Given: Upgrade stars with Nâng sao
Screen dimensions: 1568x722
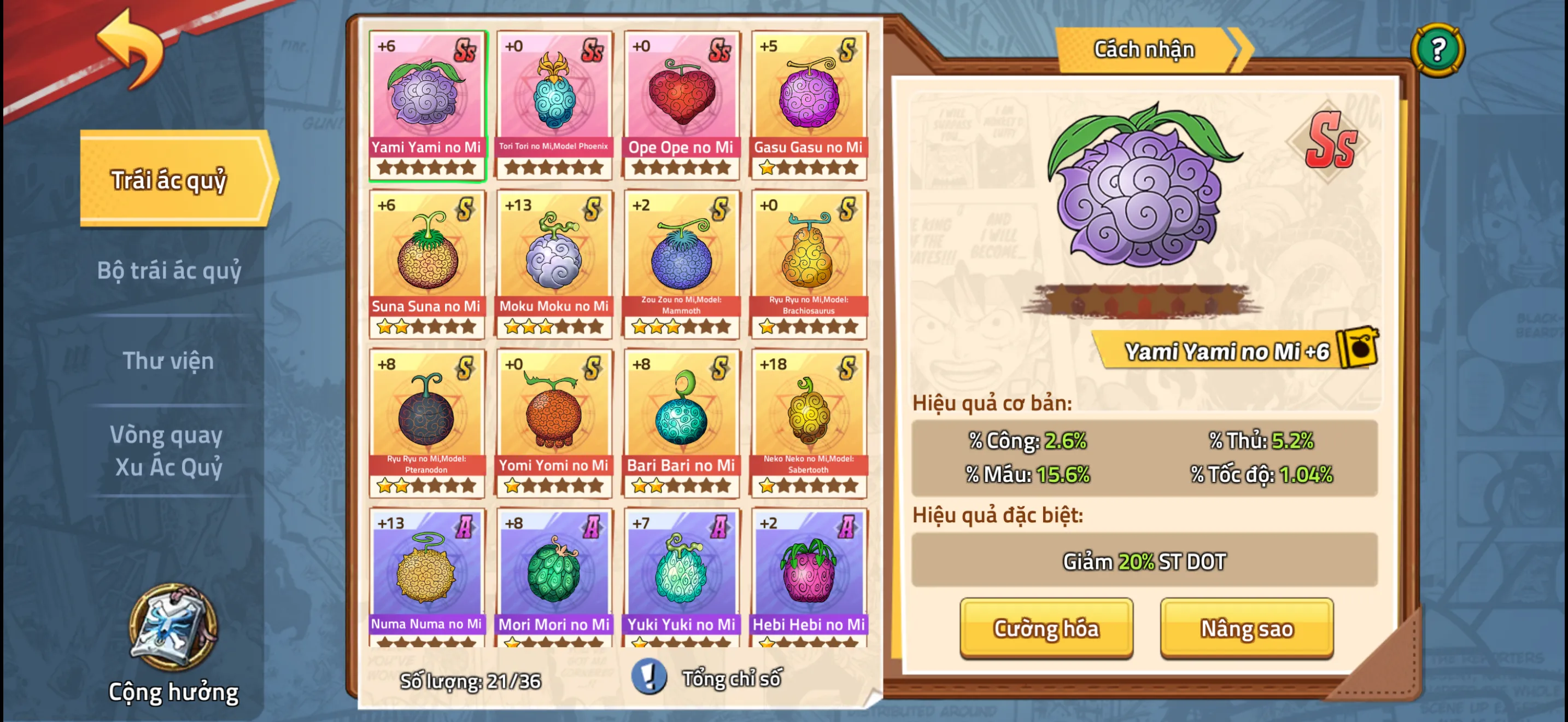Looking at the screenshot, I should tap(1246, 627).
